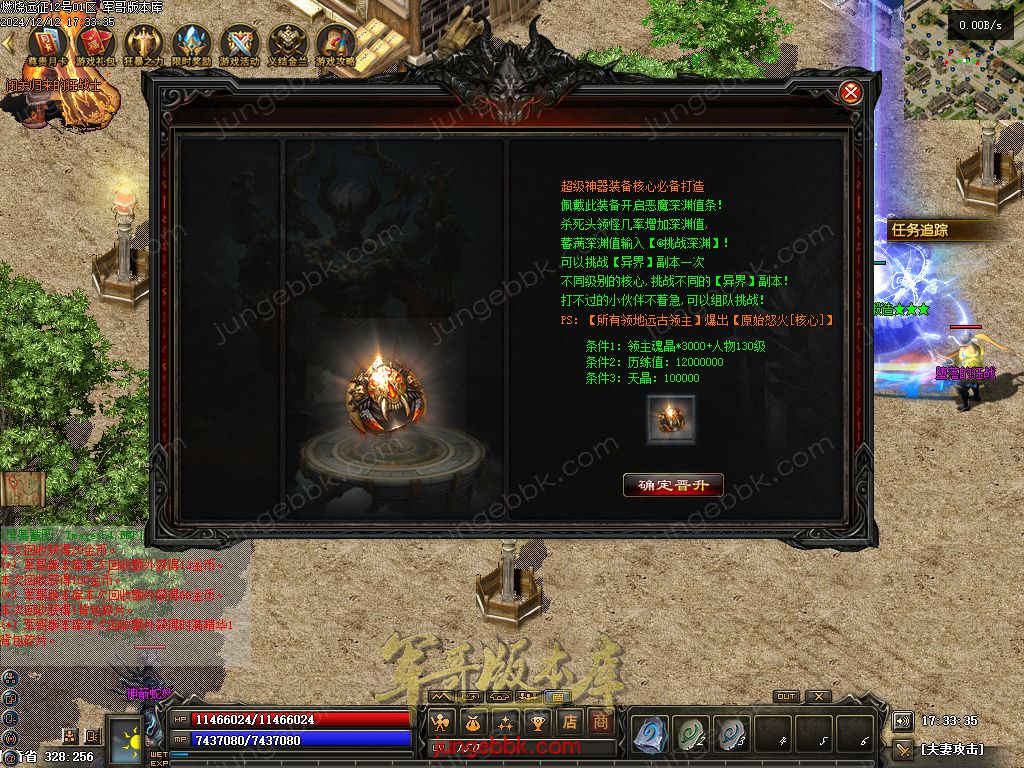Open the 店 shop button
This screenshot has width=1024, height=768.
point(570,722)
